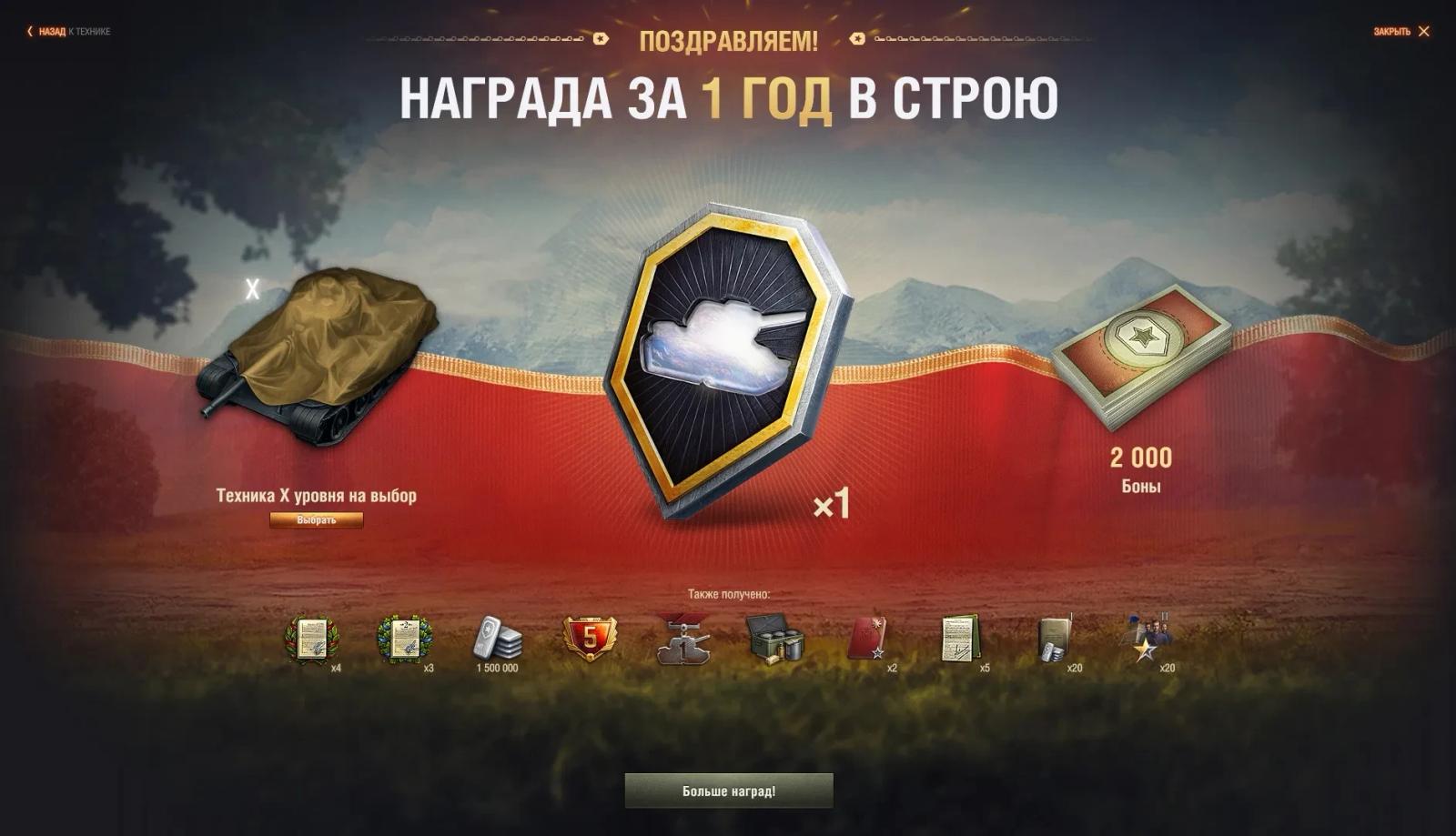Image resolution: width=1456 pixels, height=836 pixels.
Task: Open the equipment crate reward icon
Action: (x=774, y=641)
